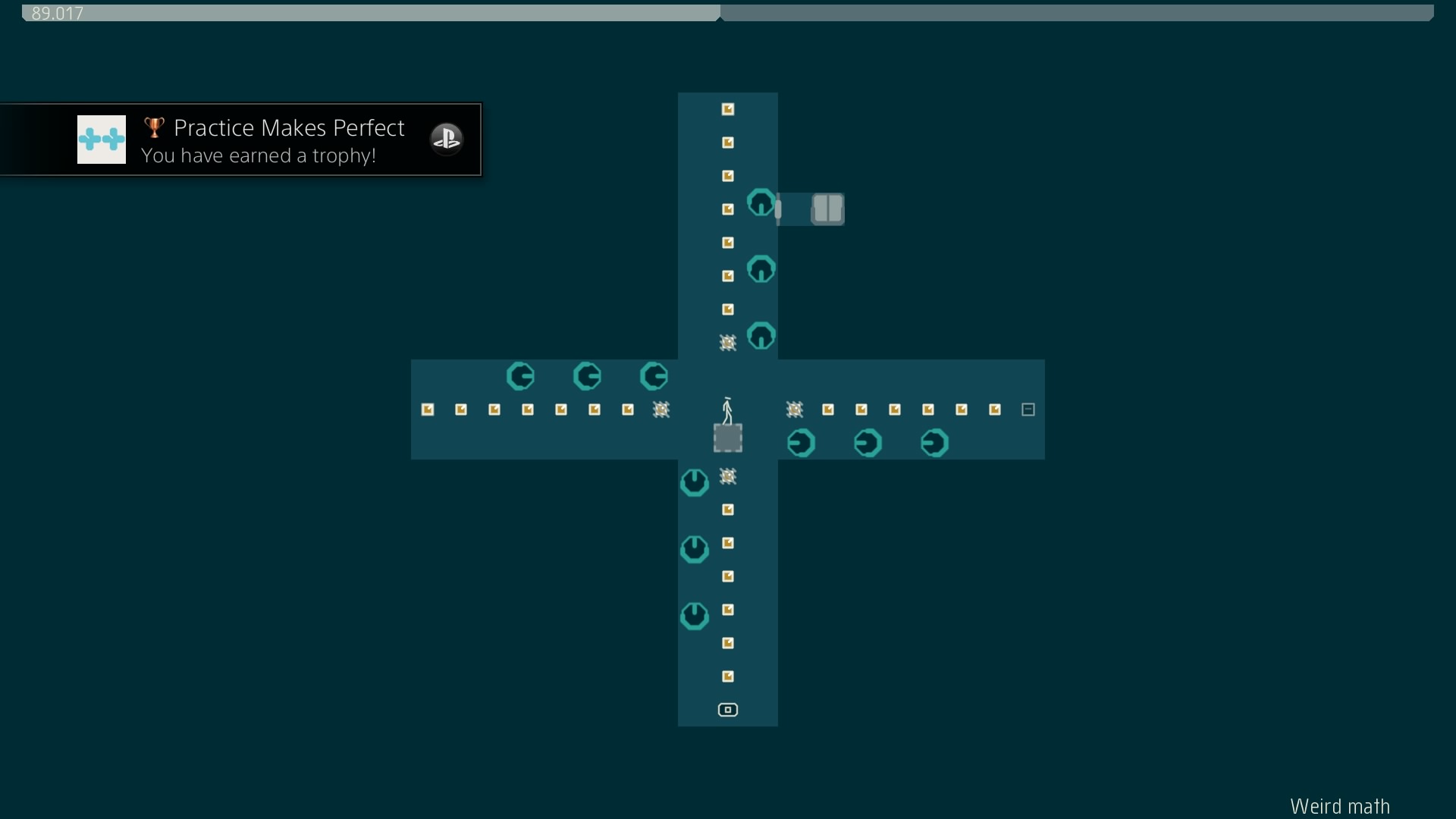Viewport: 1456px width, 819px height.
Task: Click the blue plus-pattern trophy thumbnail image
Action: coord(101,140)
